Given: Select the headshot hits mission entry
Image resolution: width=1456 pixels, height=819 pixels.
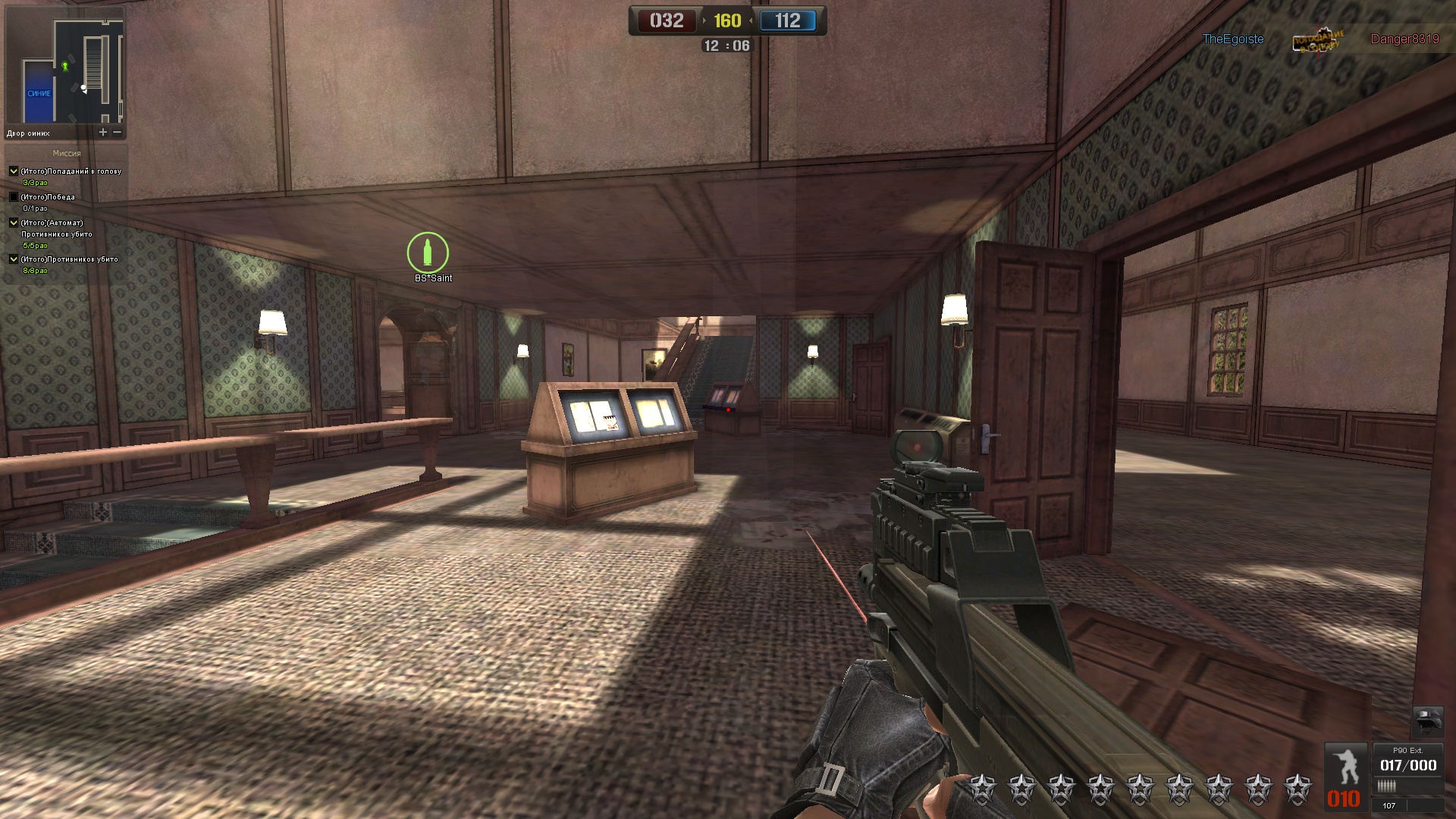Looking at the screenshot, I should tap(71, 171).
